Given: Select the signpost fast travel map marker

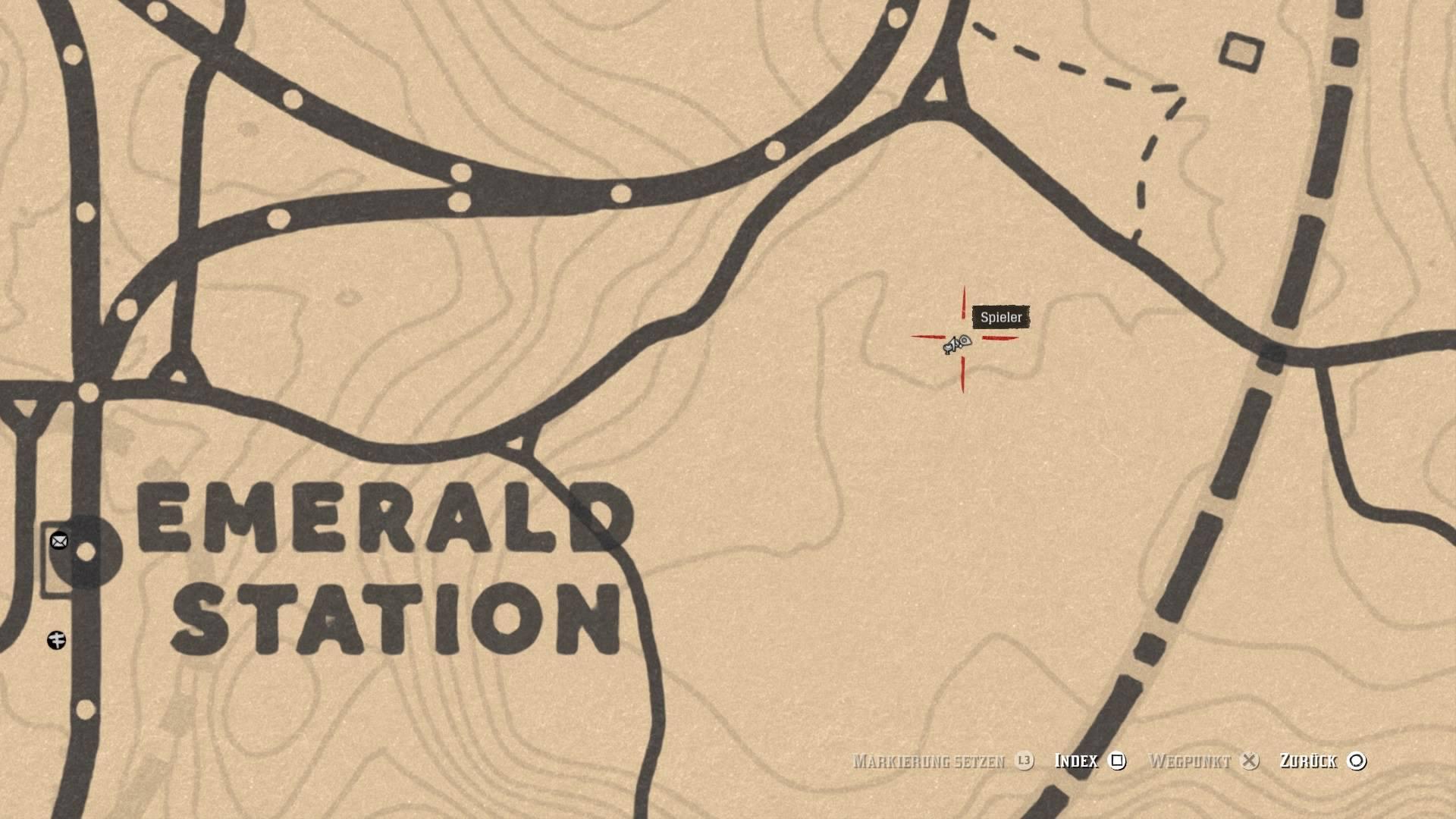Looking at the screenshot, I should tap(57, 640).
